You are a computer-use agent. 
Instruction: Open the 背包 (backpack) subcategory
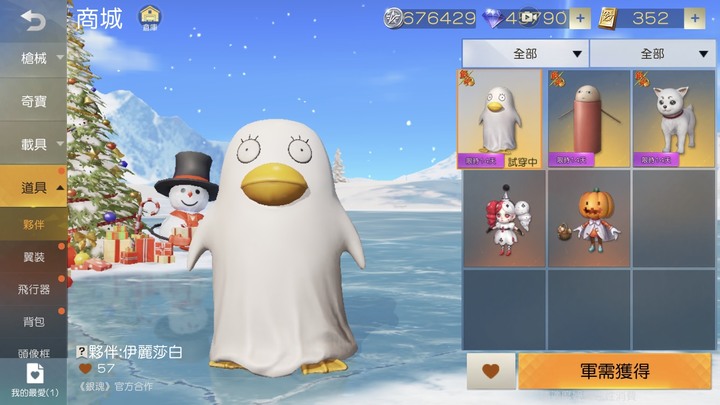tap(33, 321)
